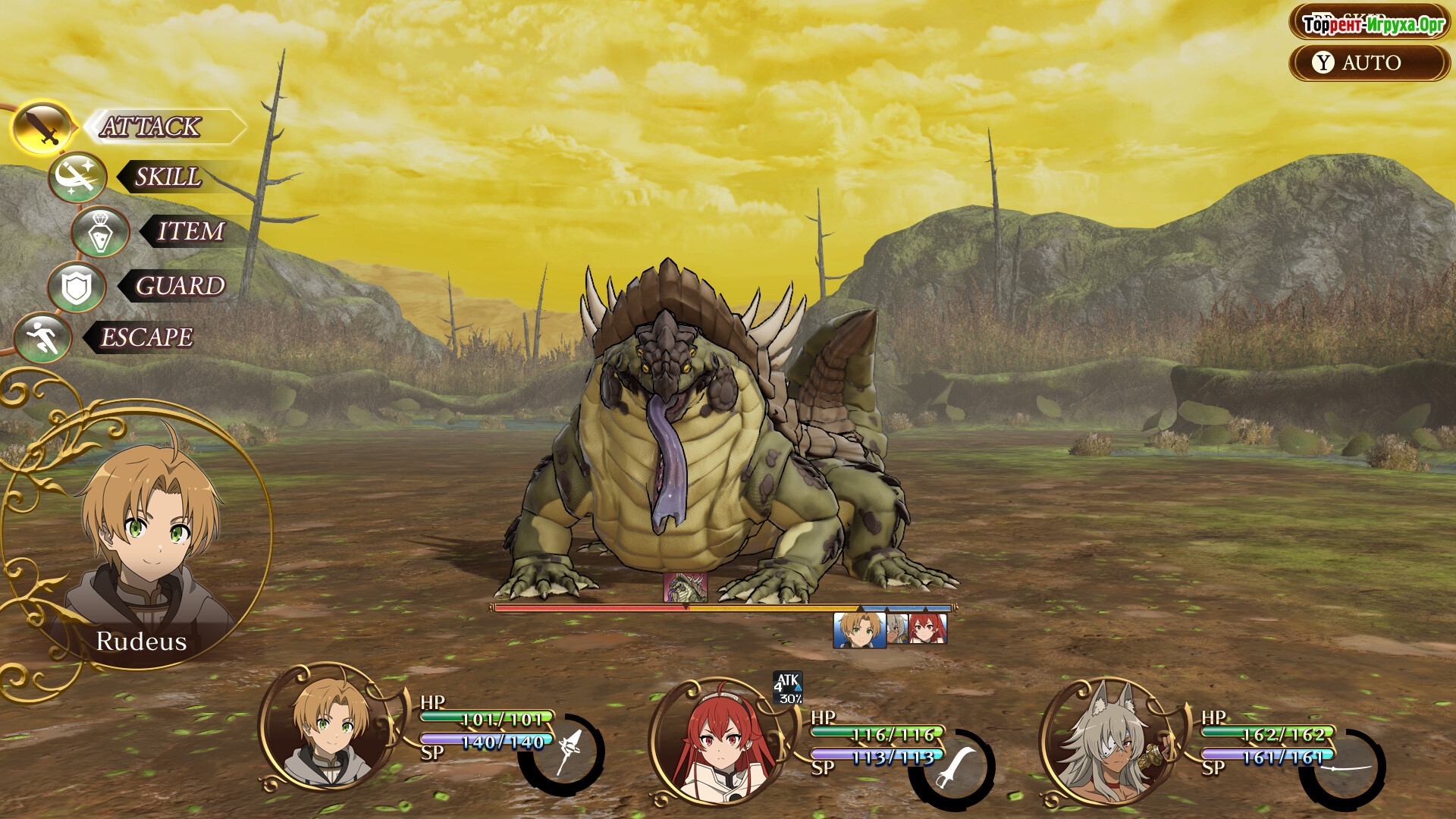Click the running figure escape icon
Viewport: 1456px width, 819px height.
[42, 337]
